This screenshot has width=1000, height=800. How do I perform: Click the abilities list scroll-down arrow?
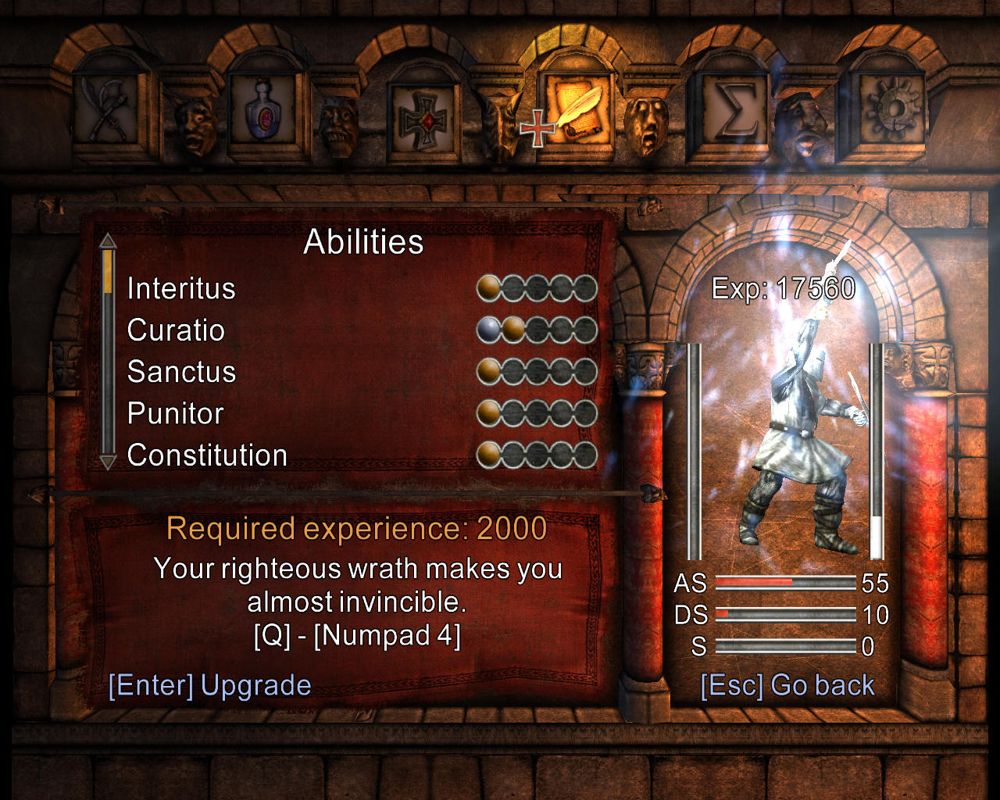pyautogui.click(x=108, y=461)
